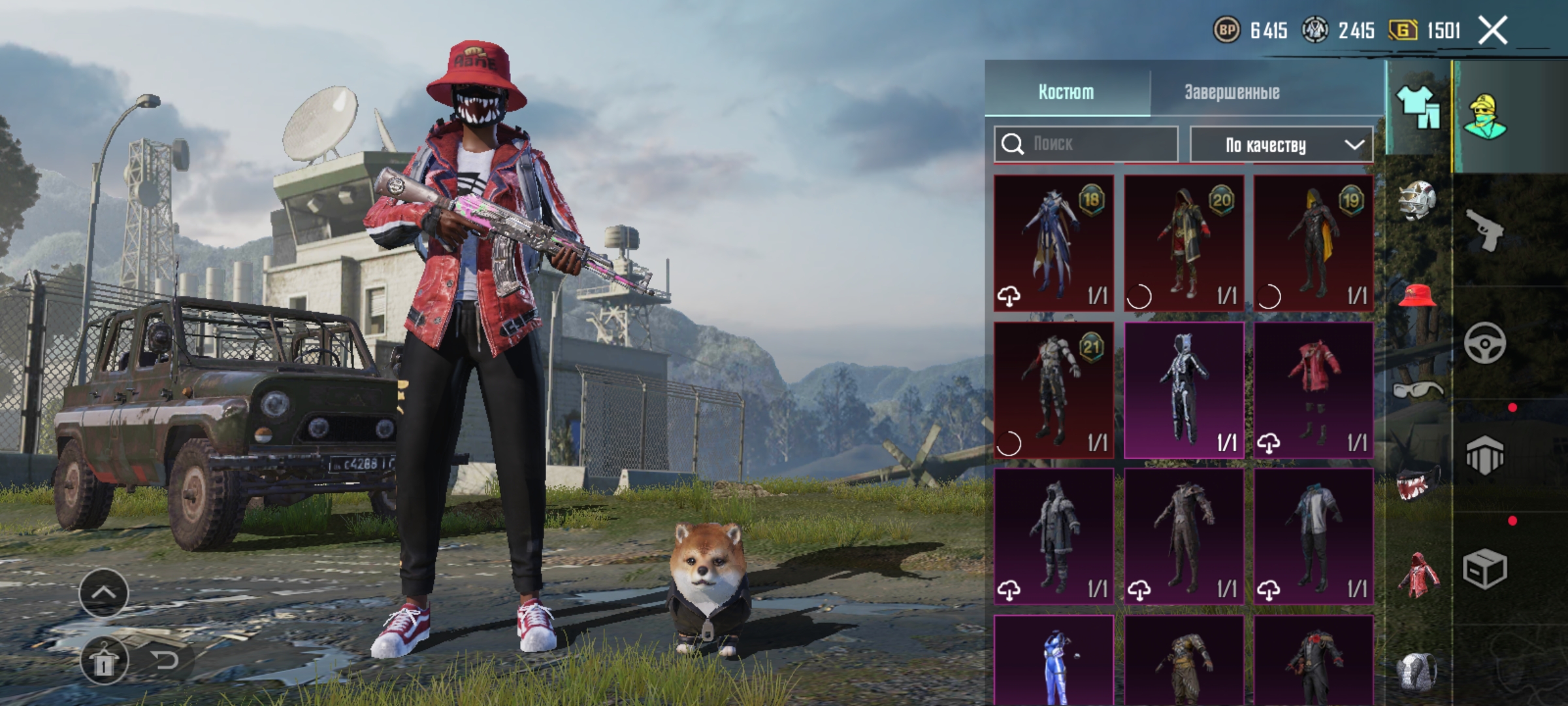Click the hanger remove-outfit button
The width and height of the screenshot is (1568, 706).
click(104, 661)
